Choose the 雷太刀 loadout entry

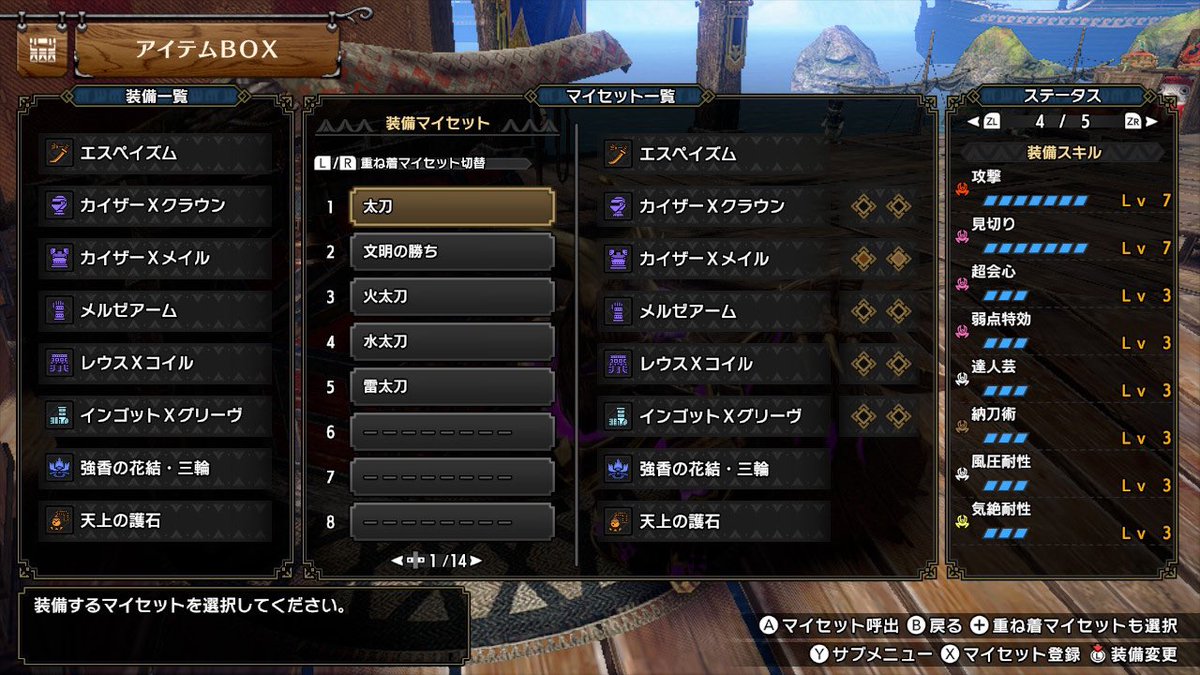coord(452,386)
